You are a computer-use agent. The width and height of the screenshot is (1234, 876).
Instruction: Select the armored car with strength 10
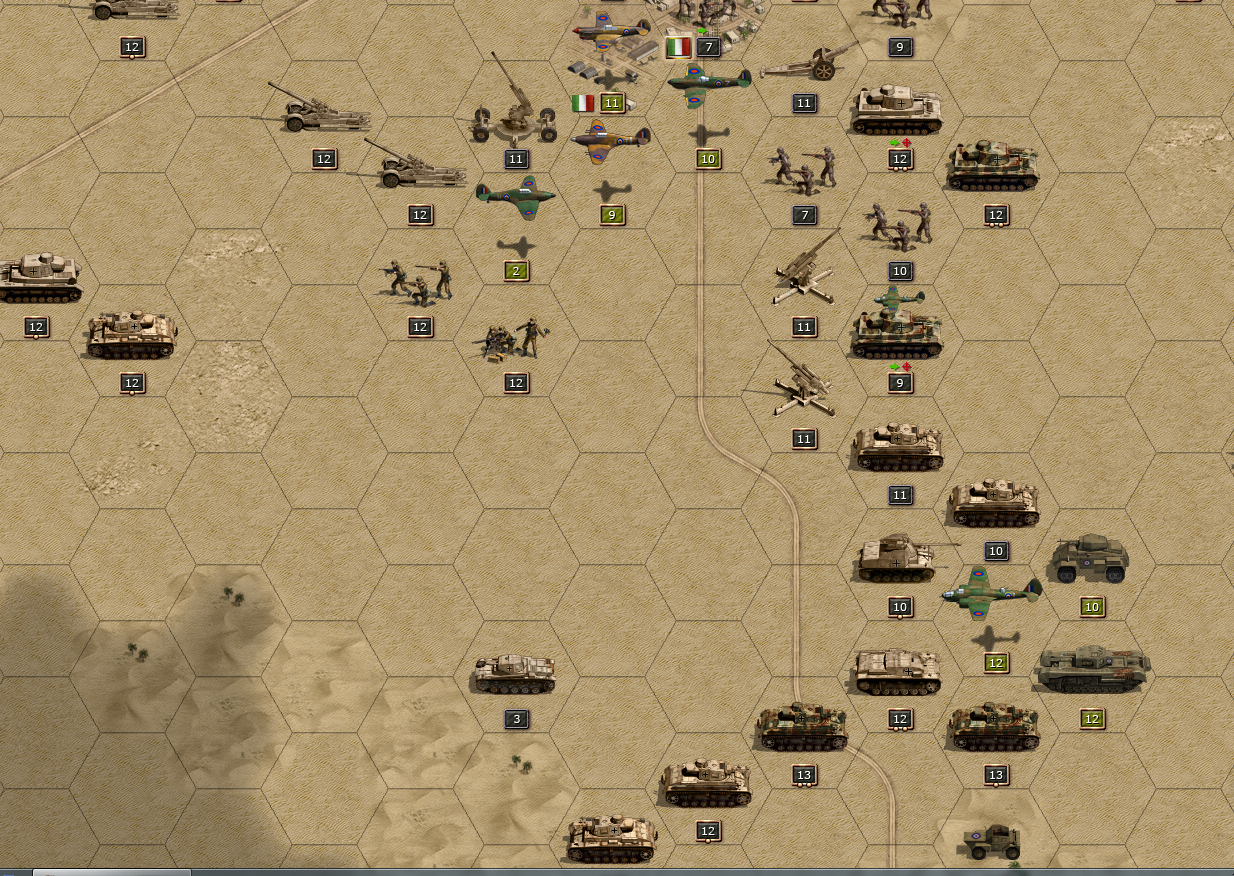coord(1091,560)
